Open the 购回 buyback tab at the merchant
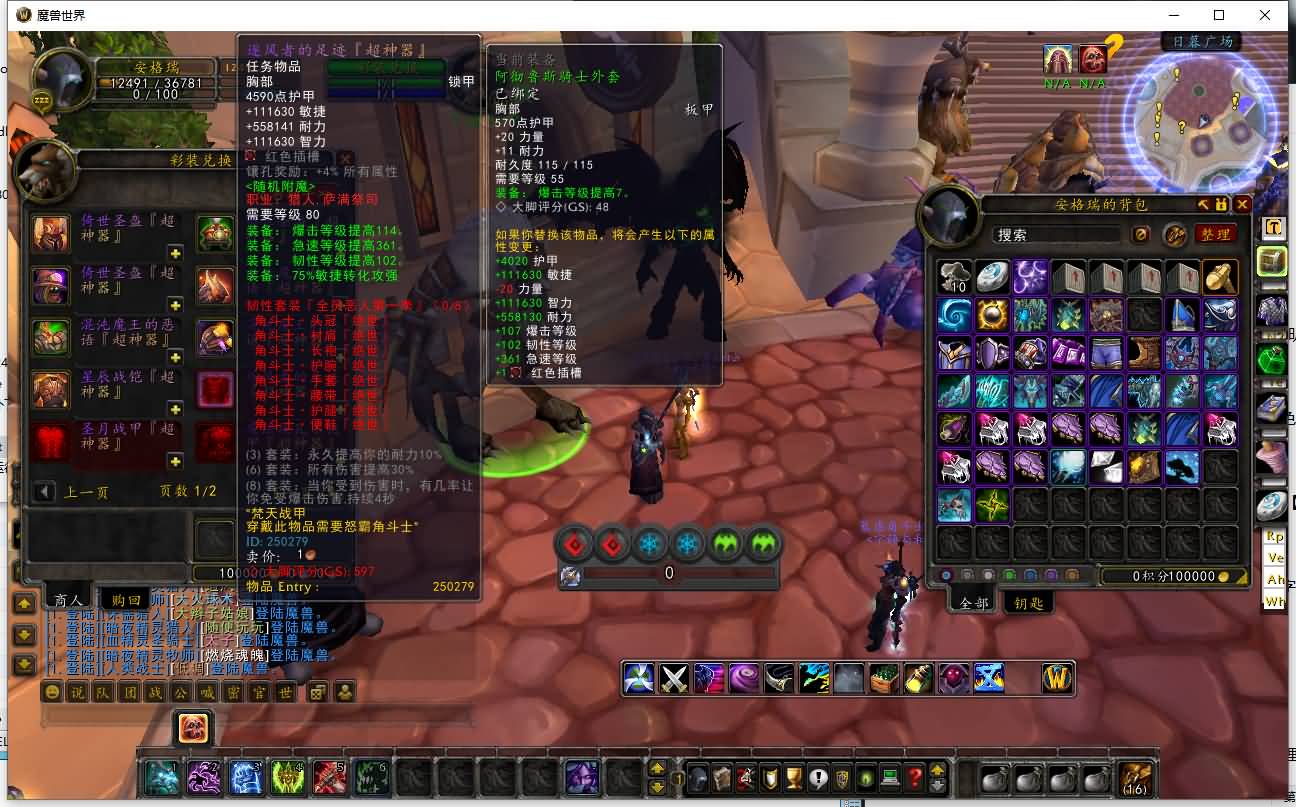1296x807 pixels. point(128,600)
